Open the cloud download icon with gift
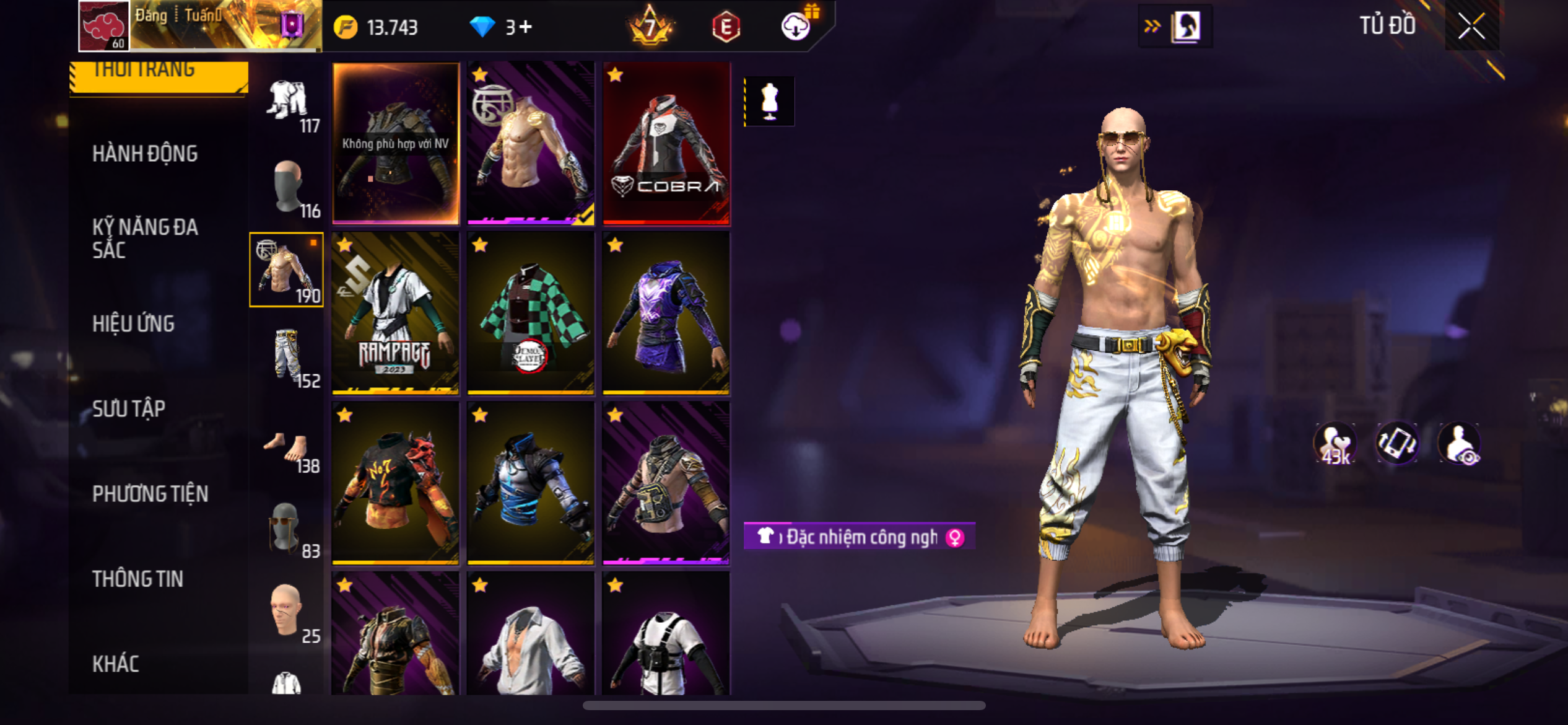The height and width of the screenshot is (725, 1568). point(796,26)
